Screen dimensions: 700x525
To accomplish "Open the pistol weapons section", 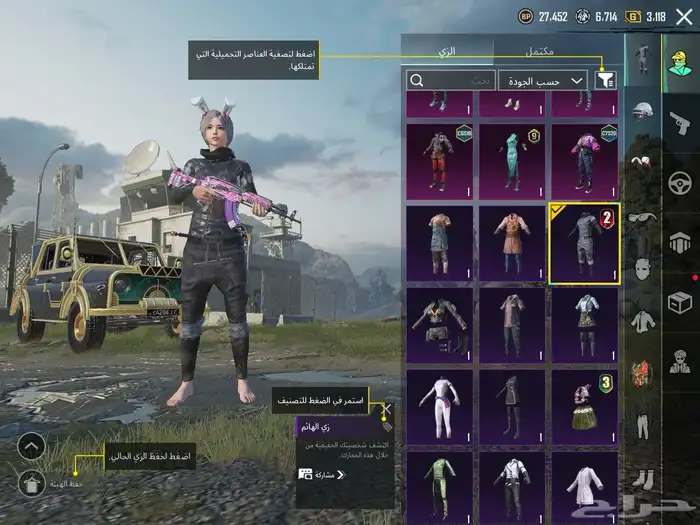I will [680, 123].
